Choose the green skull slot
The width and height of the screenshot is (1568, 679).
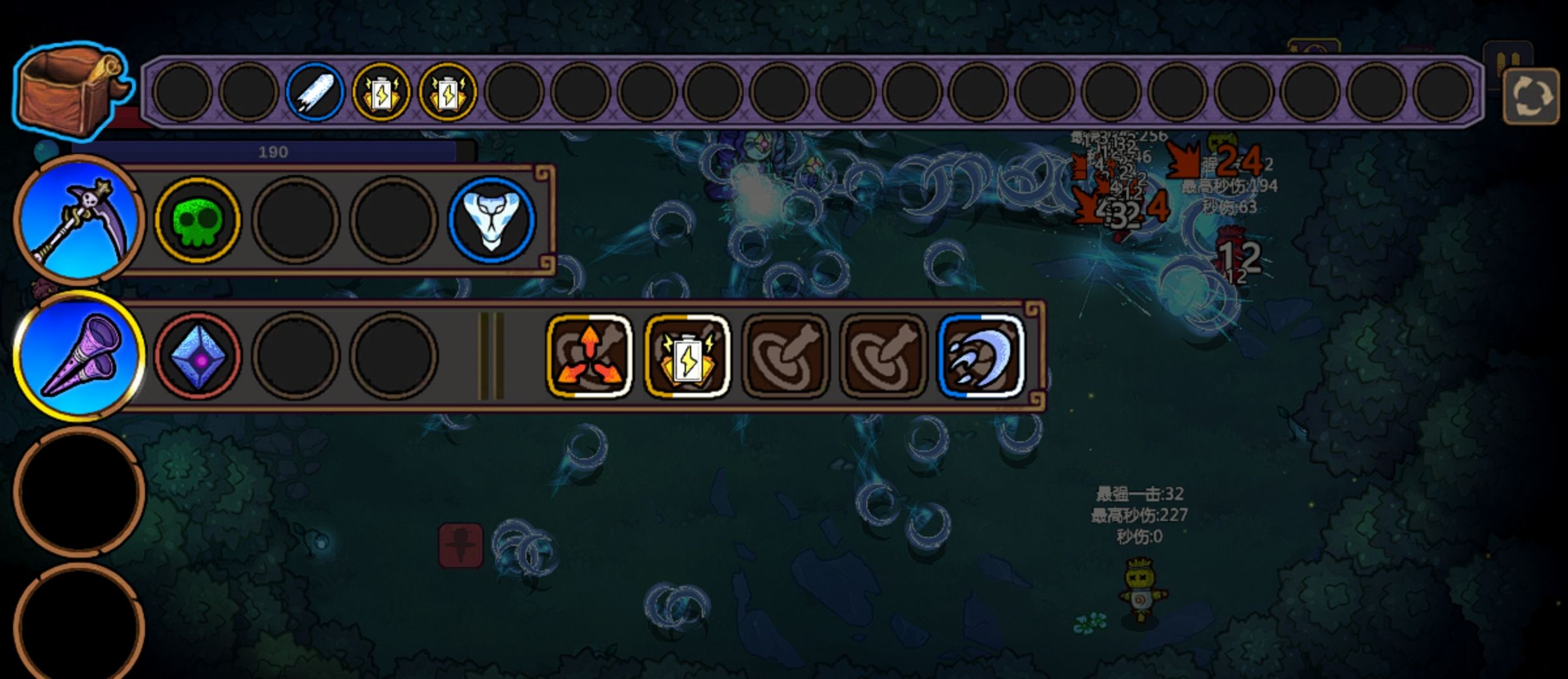(x=197, y=221)
